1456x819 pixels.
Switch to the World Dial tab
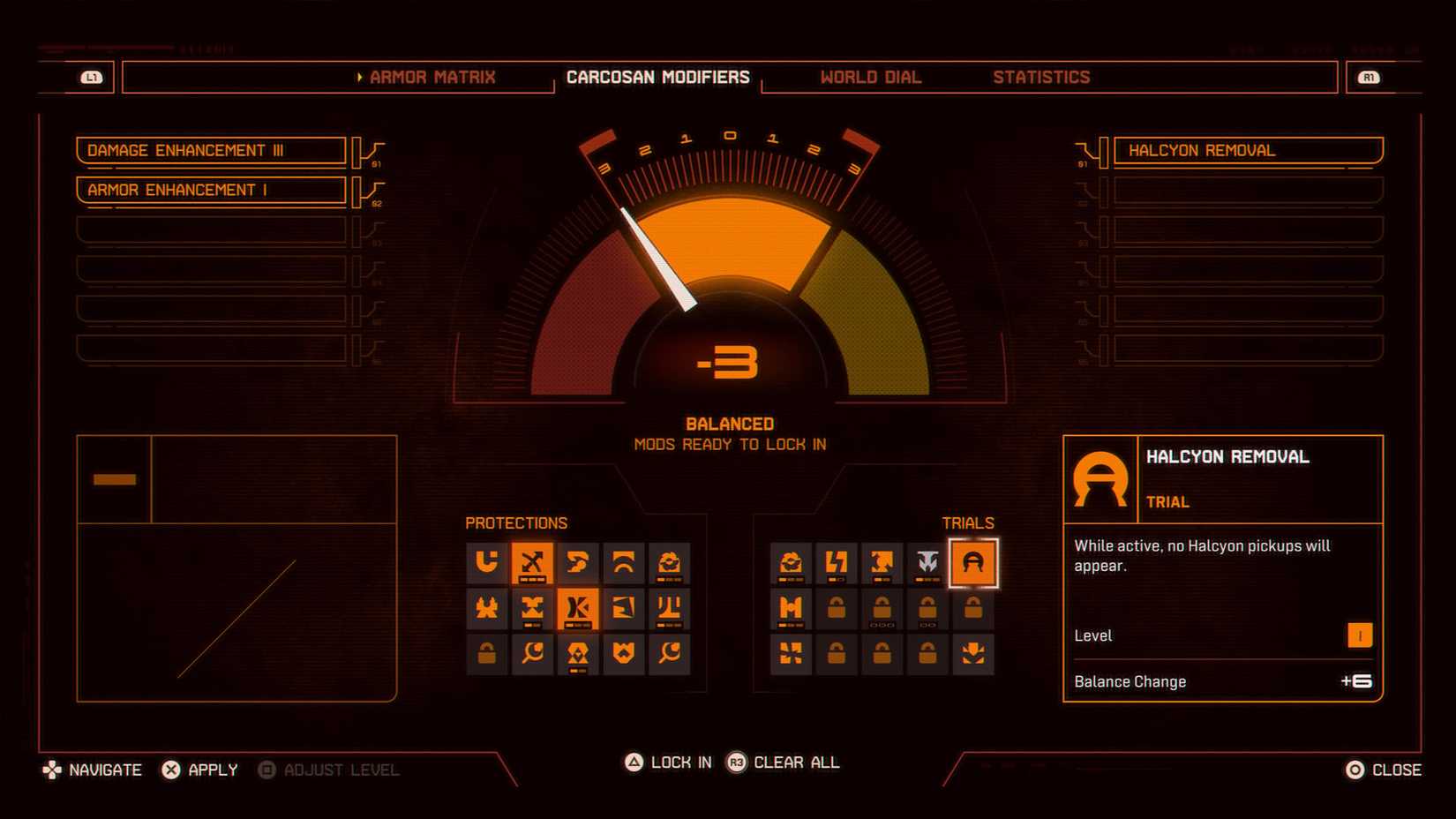(x=870, y=77)
